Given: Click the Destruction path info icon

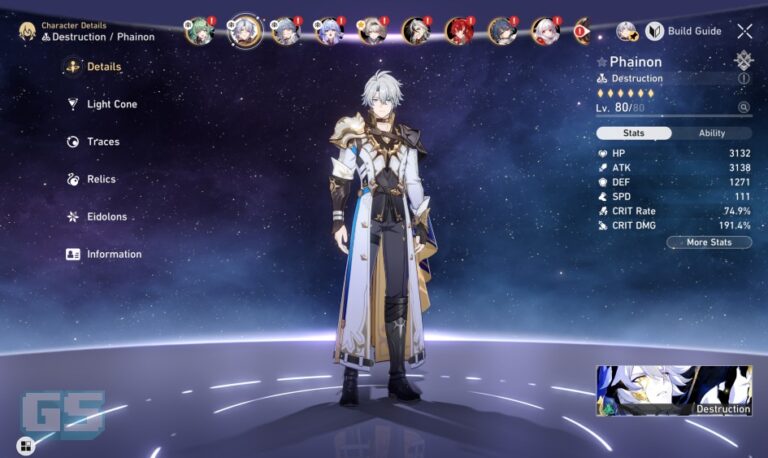Looking at the screenshot, I should [744, 78].
